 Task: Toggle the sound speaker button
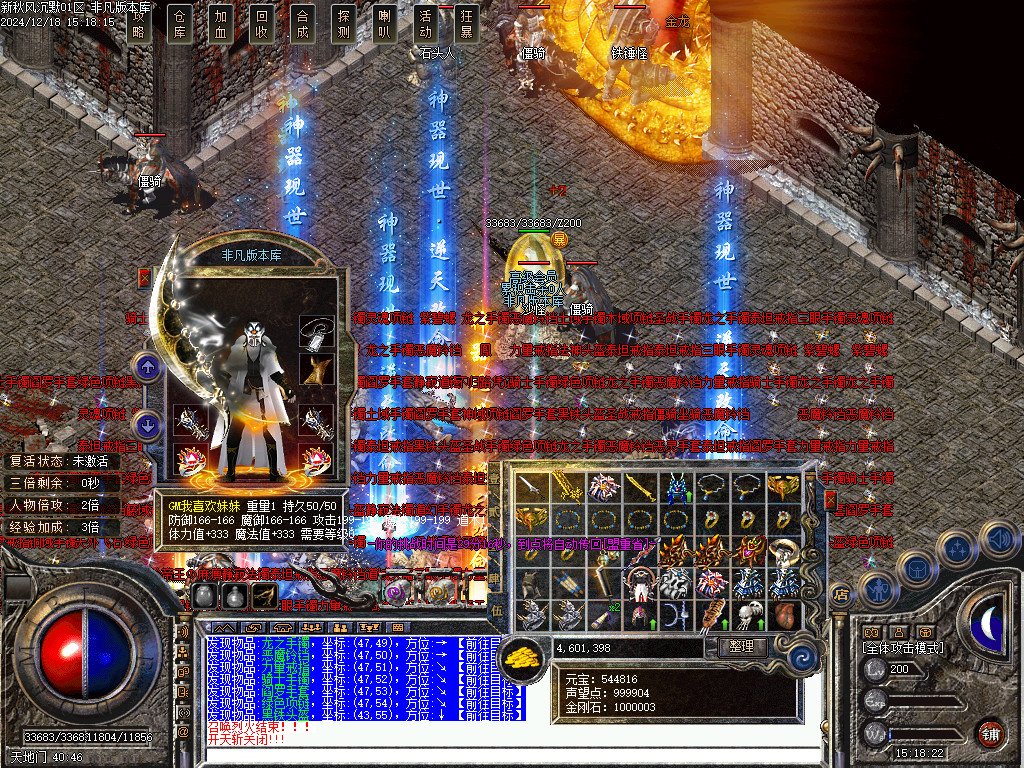click(x=997, y=540)
